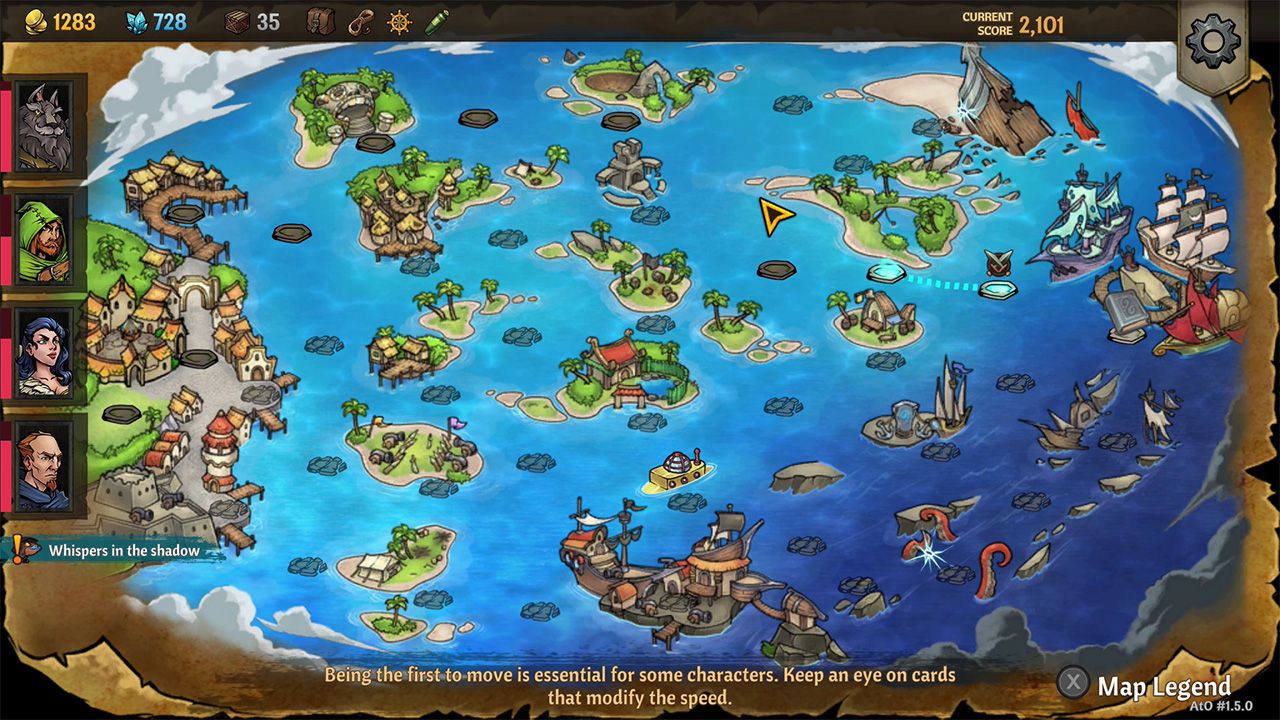The image size is (1280, 720).
Task: Click the blue-haired woman's portrait
Action: pos(44,352)
